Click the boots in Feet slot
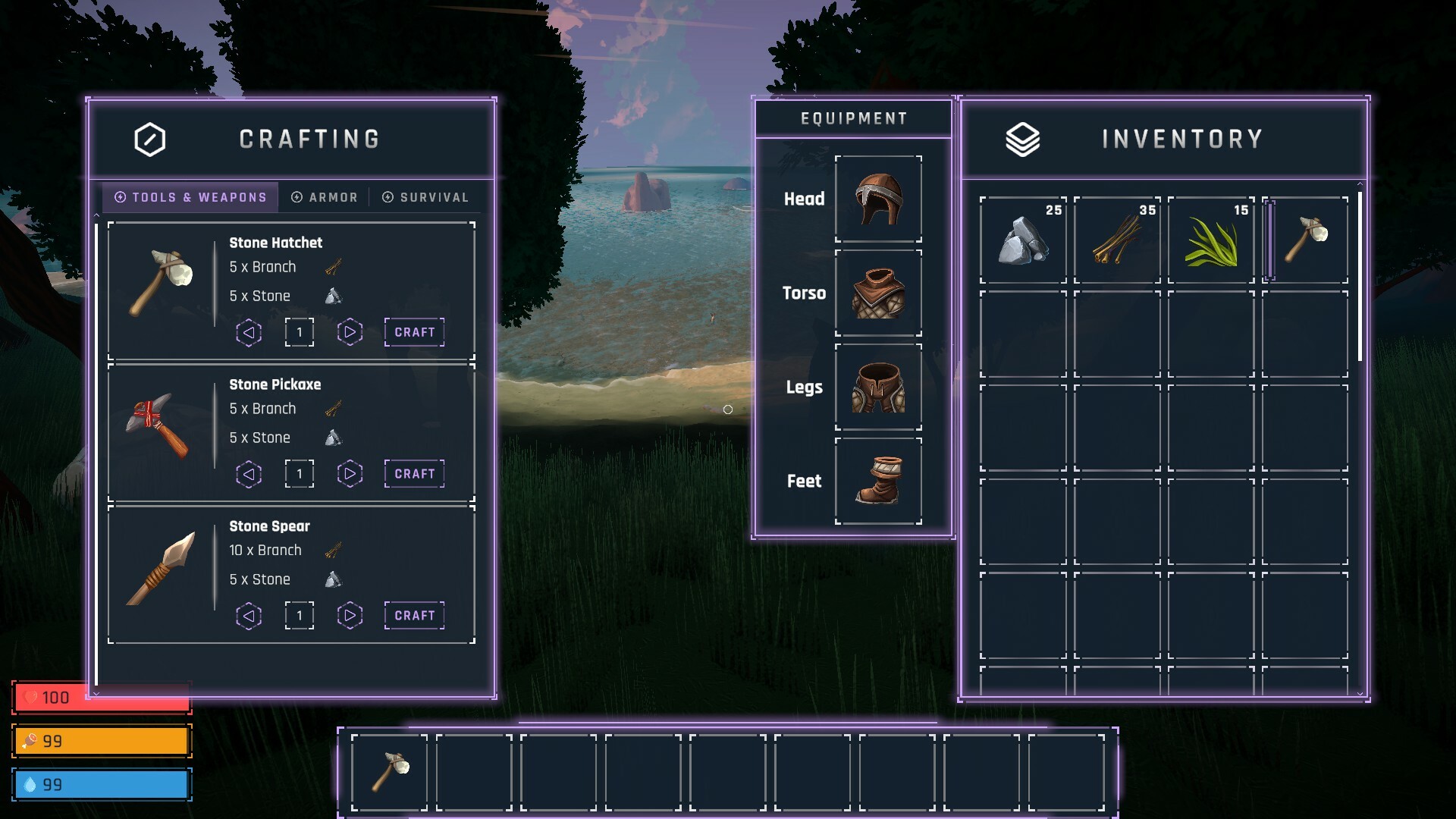This screenshot has width=1456, height=819. point(878,482)
